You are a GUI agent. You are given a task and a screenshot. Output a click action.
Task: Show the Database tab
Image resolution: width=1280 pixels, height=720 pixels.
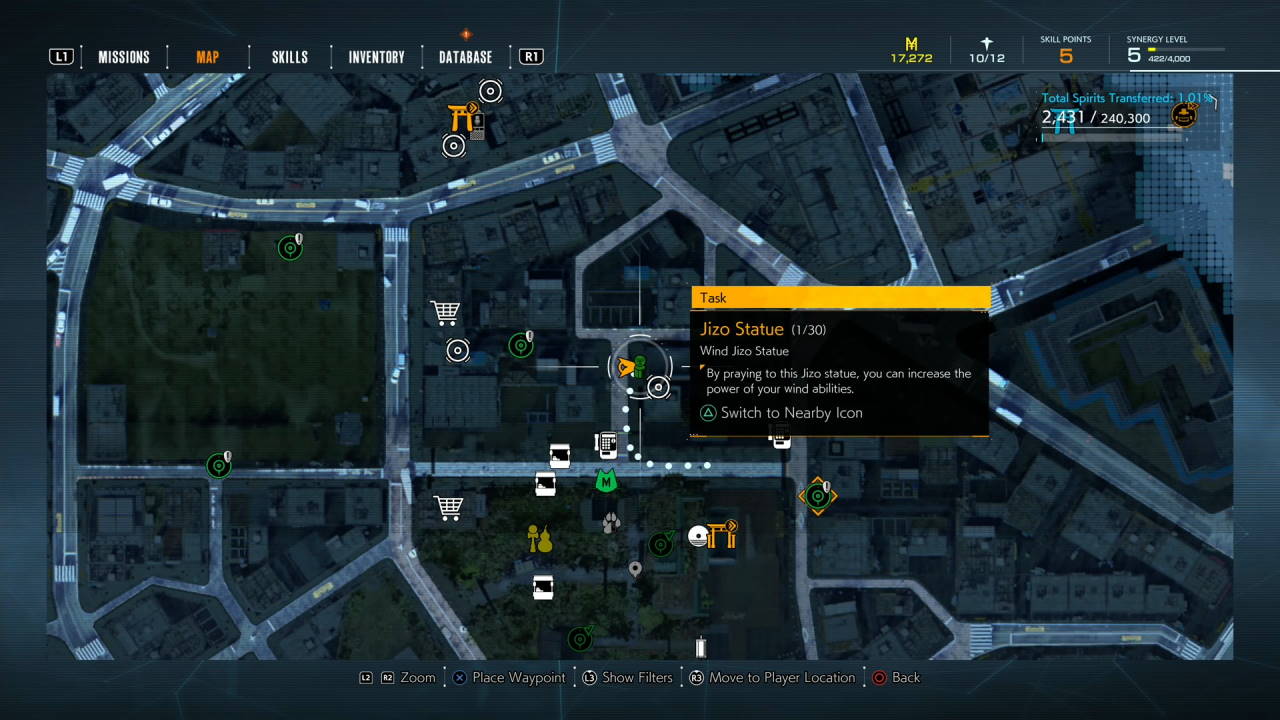click(x=465, y=57)
